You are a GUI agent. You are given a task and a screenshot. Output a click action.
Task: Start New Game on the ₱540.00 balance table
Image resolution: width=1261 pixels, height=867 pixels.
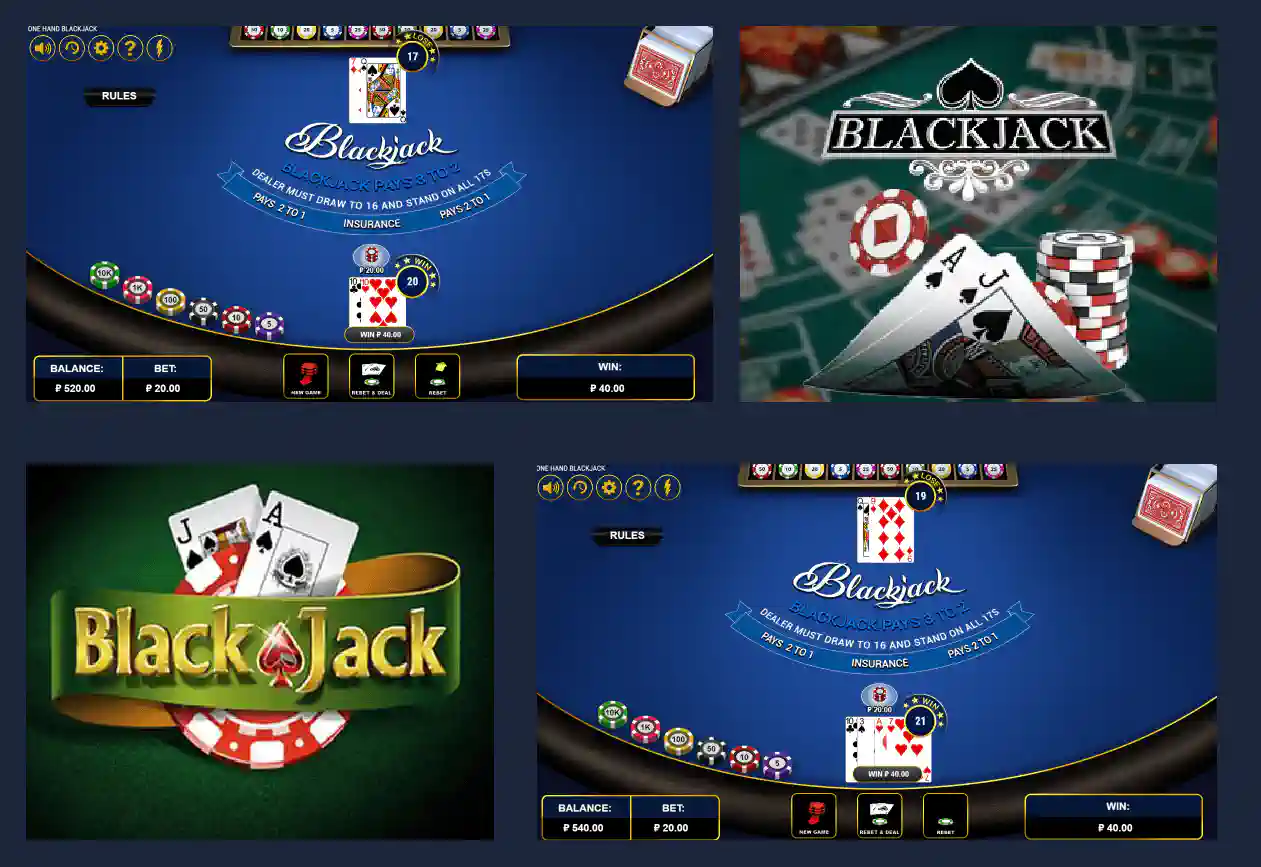click(813, 815)
